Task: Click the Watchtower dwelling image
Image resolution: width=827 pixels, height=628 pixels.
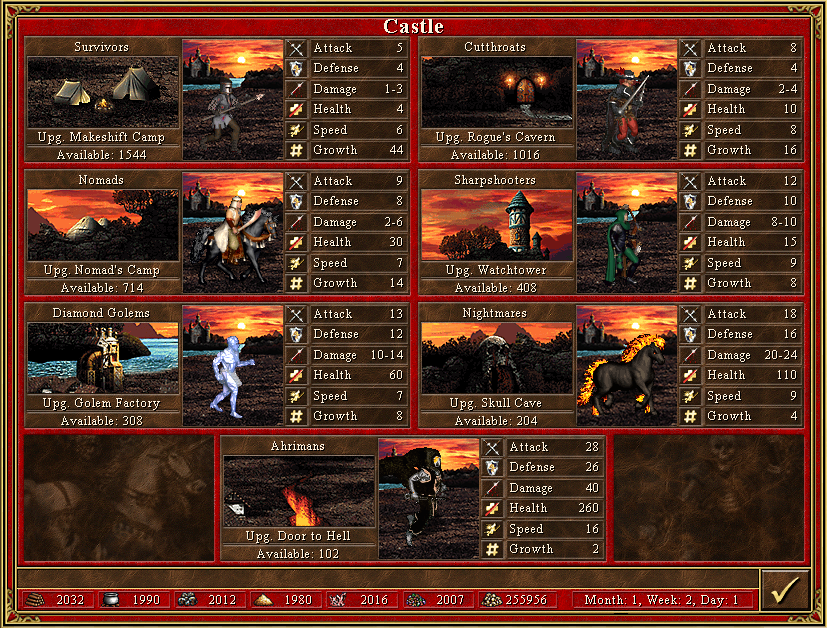Action: point(497,225)
